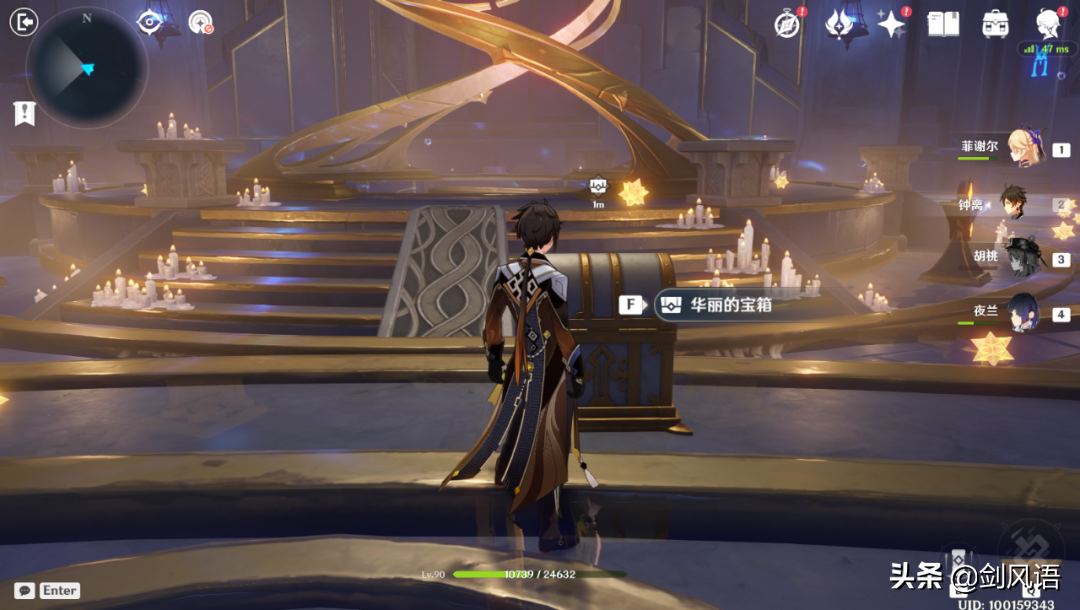Image resolution: width=1080 pixels, height=610 pixels.
Task: Open the backpack inventory
Action: coord(995,24)
